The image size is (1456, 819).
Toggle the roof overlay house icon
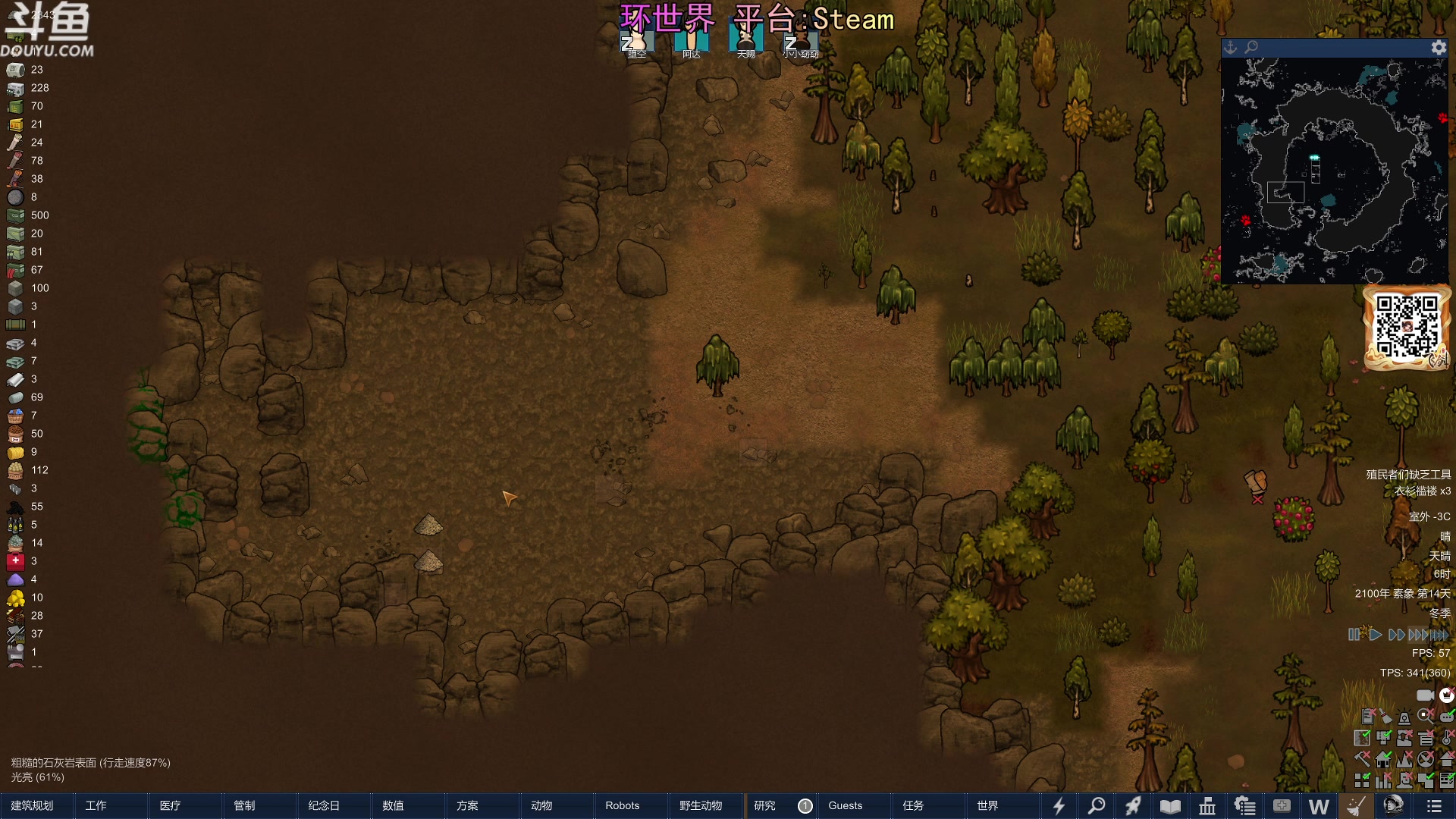pos(1447,759)
